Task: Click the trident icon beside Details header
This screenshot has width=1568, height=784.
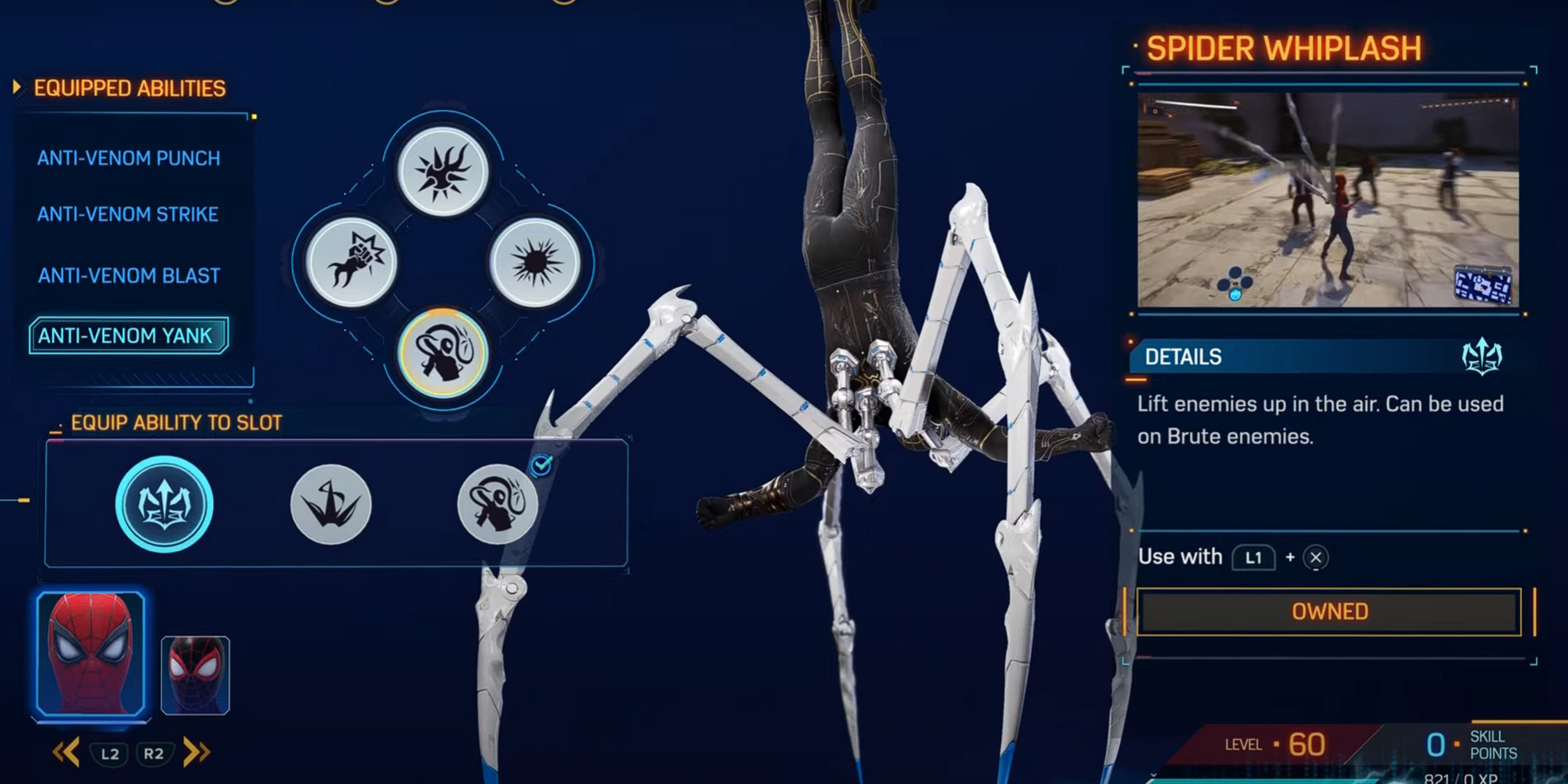Action: (1483, 357)
